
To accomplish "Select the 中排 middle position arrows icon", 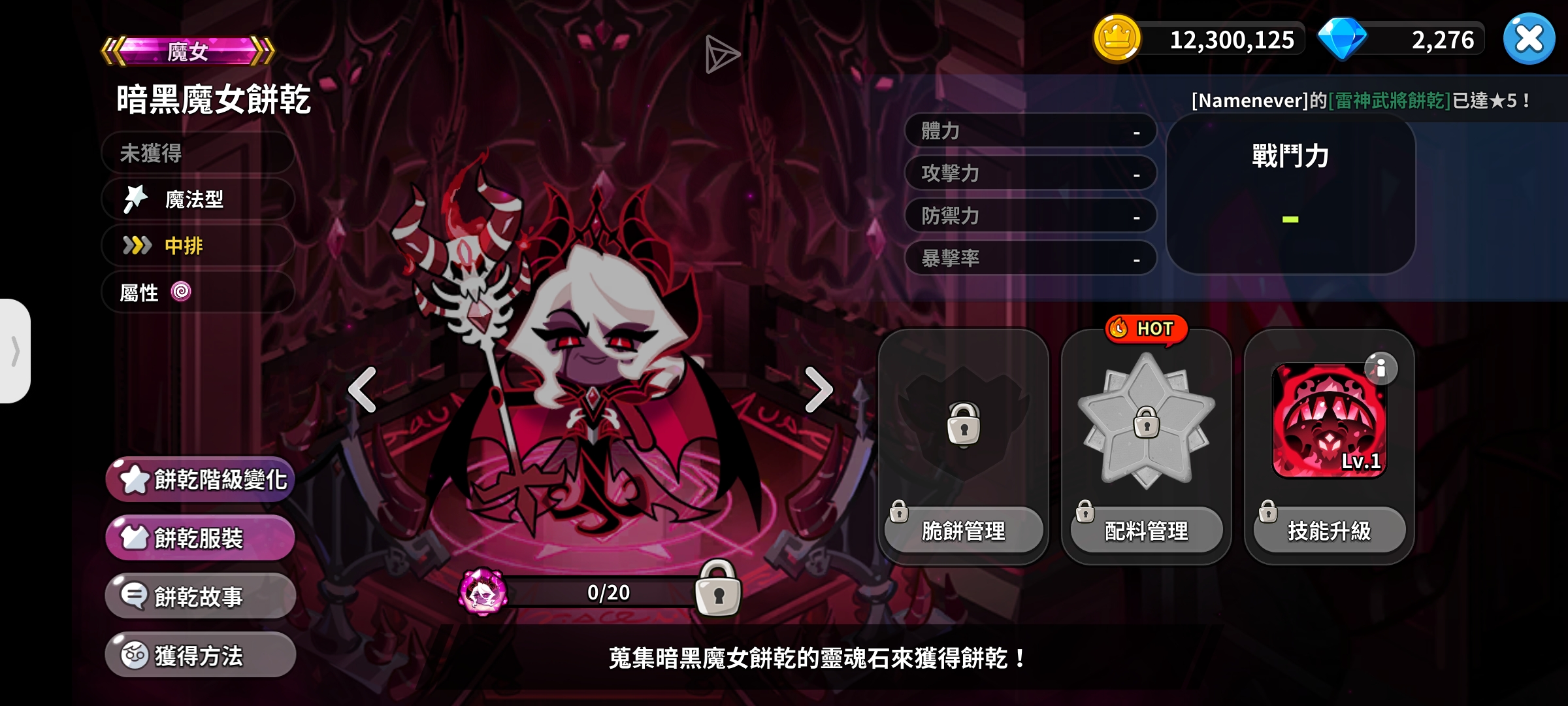I will (x=136, y=246).
